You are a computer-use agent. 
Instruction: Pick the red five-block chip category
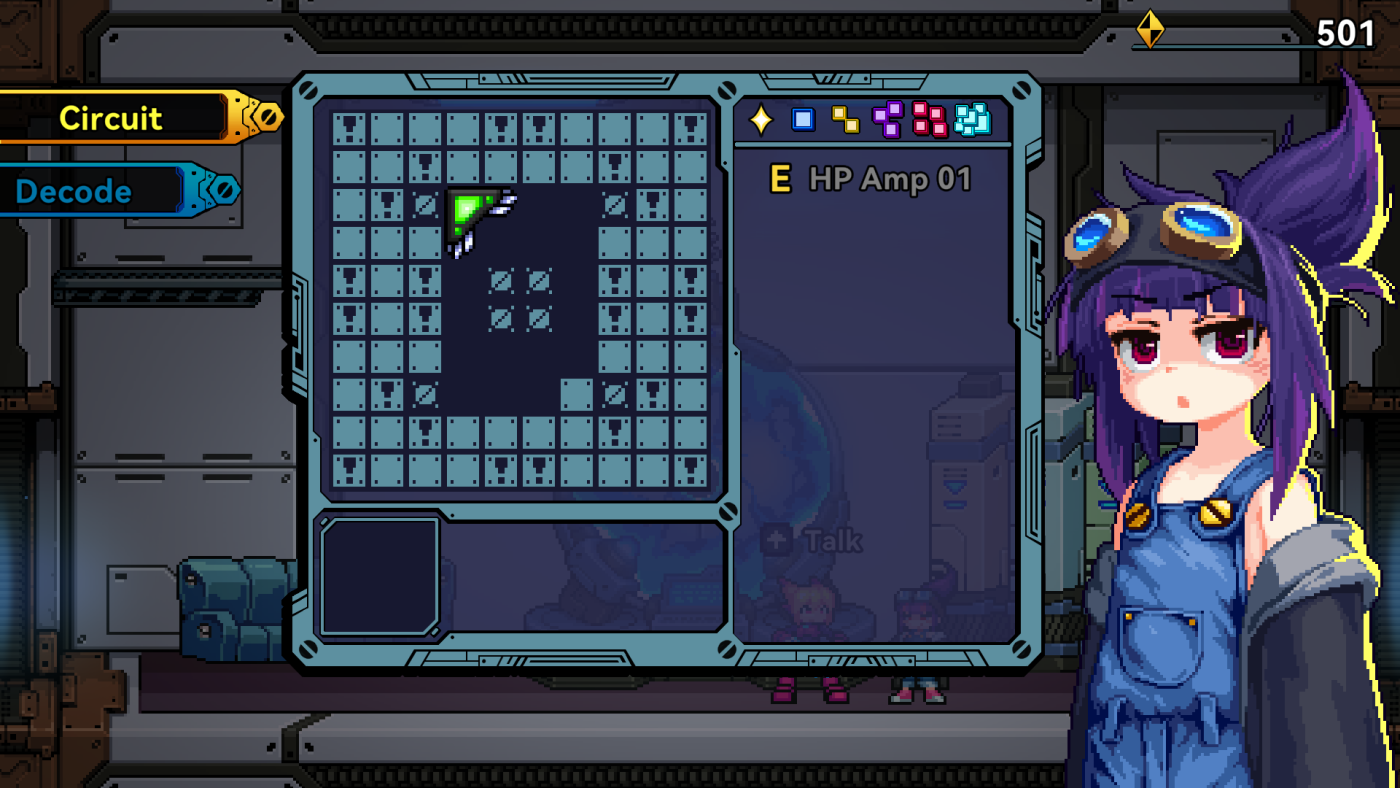929,120
